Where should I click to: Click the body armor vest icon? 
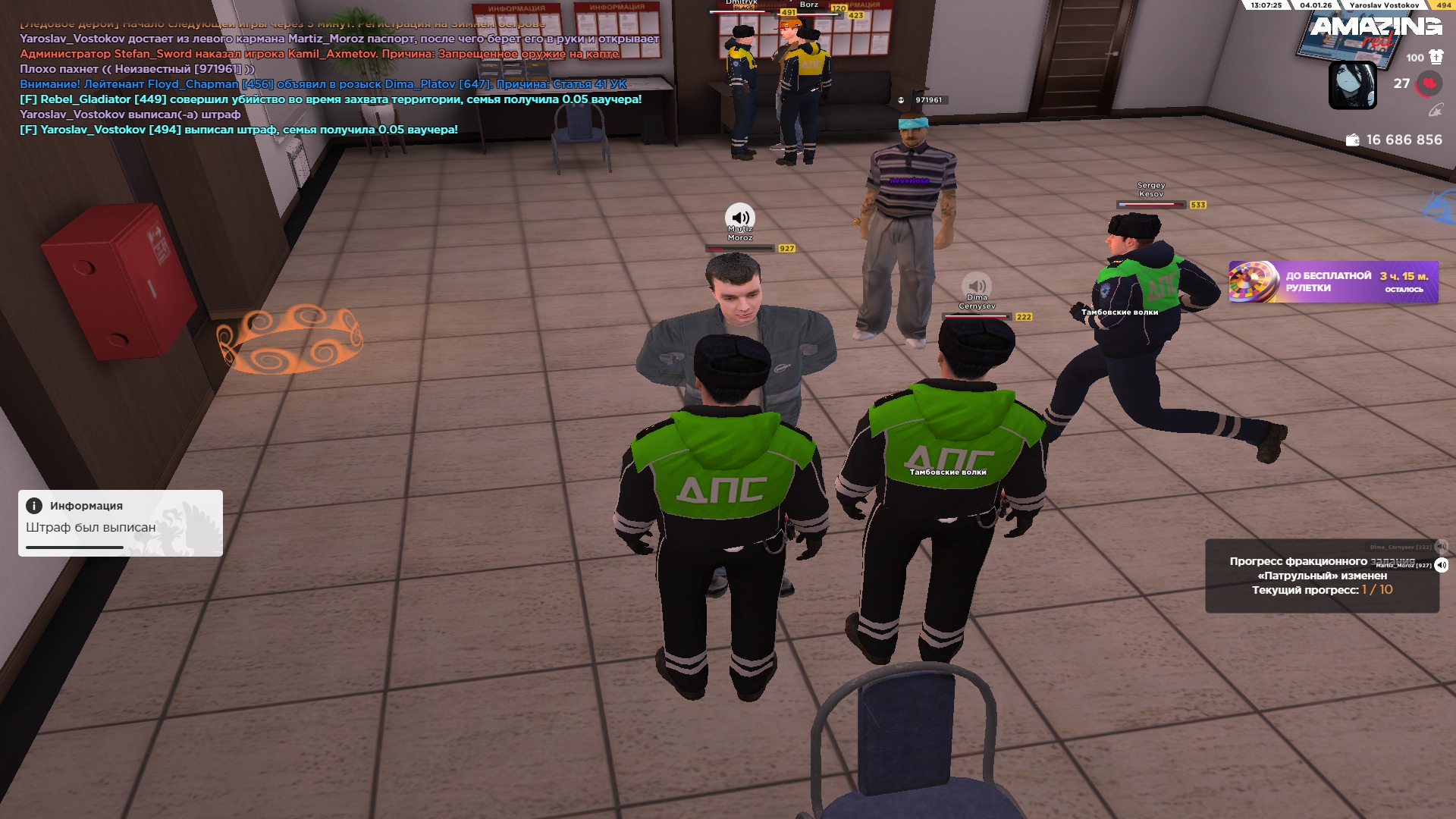click(x=1436, y=57)
